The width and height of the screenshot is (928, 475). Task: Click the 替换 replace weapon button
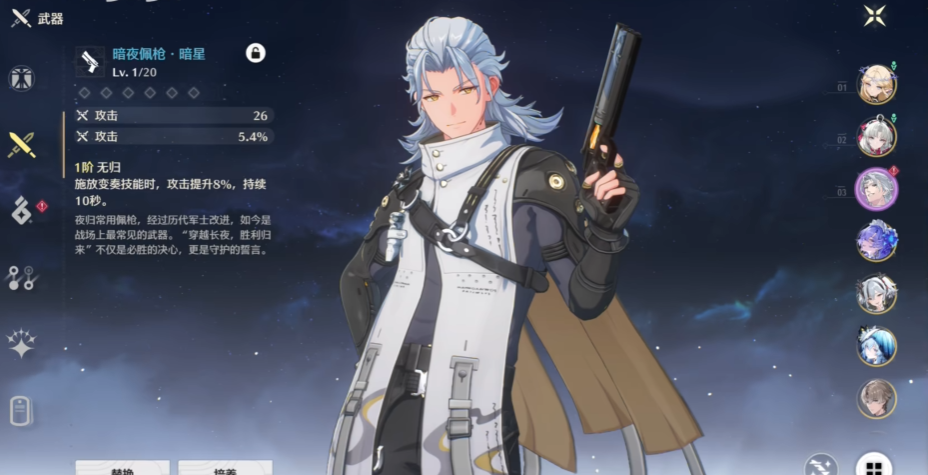pyautogui.click(x=122, y=468)
